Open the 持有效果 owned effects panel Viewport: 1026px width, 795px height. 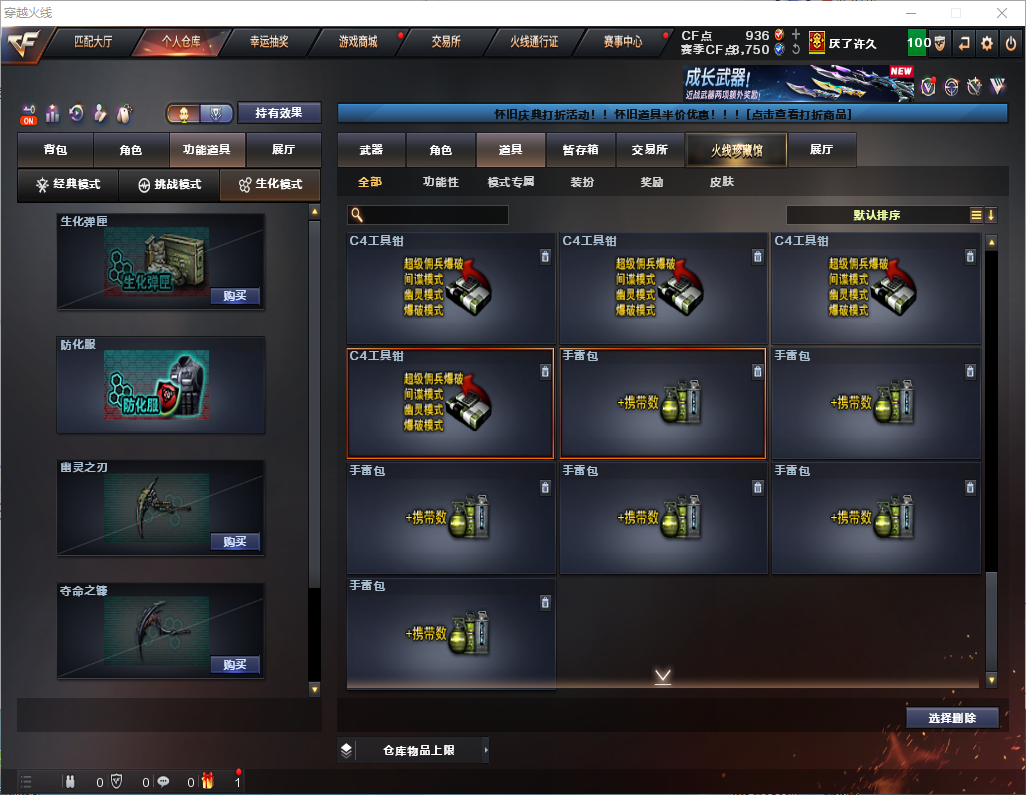coord(278,113)
